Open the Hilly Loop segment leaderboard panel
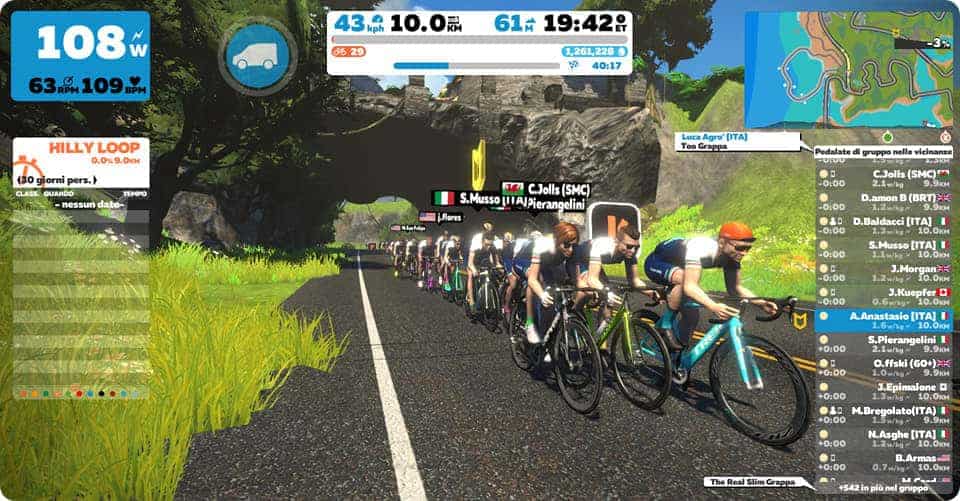The width and height of the screenshot is (960, 501). [x=80, y=160]
